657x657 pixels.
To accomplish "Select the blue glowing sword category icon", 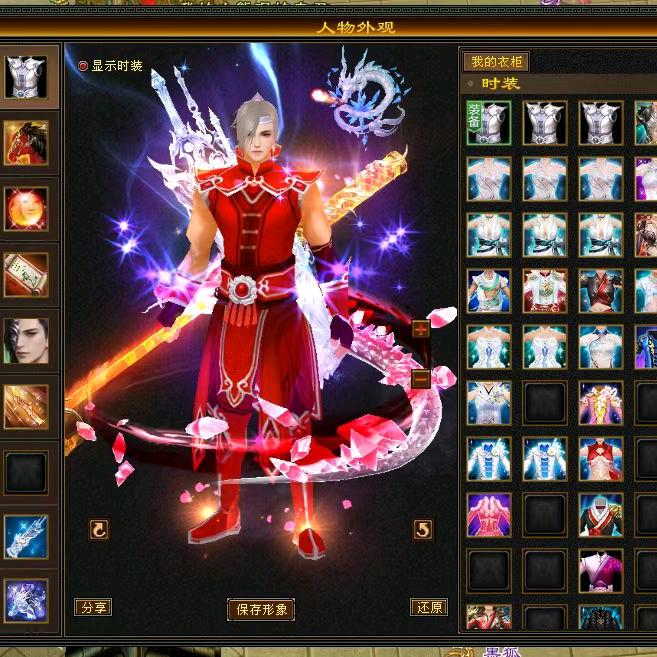I will (26, 537).
